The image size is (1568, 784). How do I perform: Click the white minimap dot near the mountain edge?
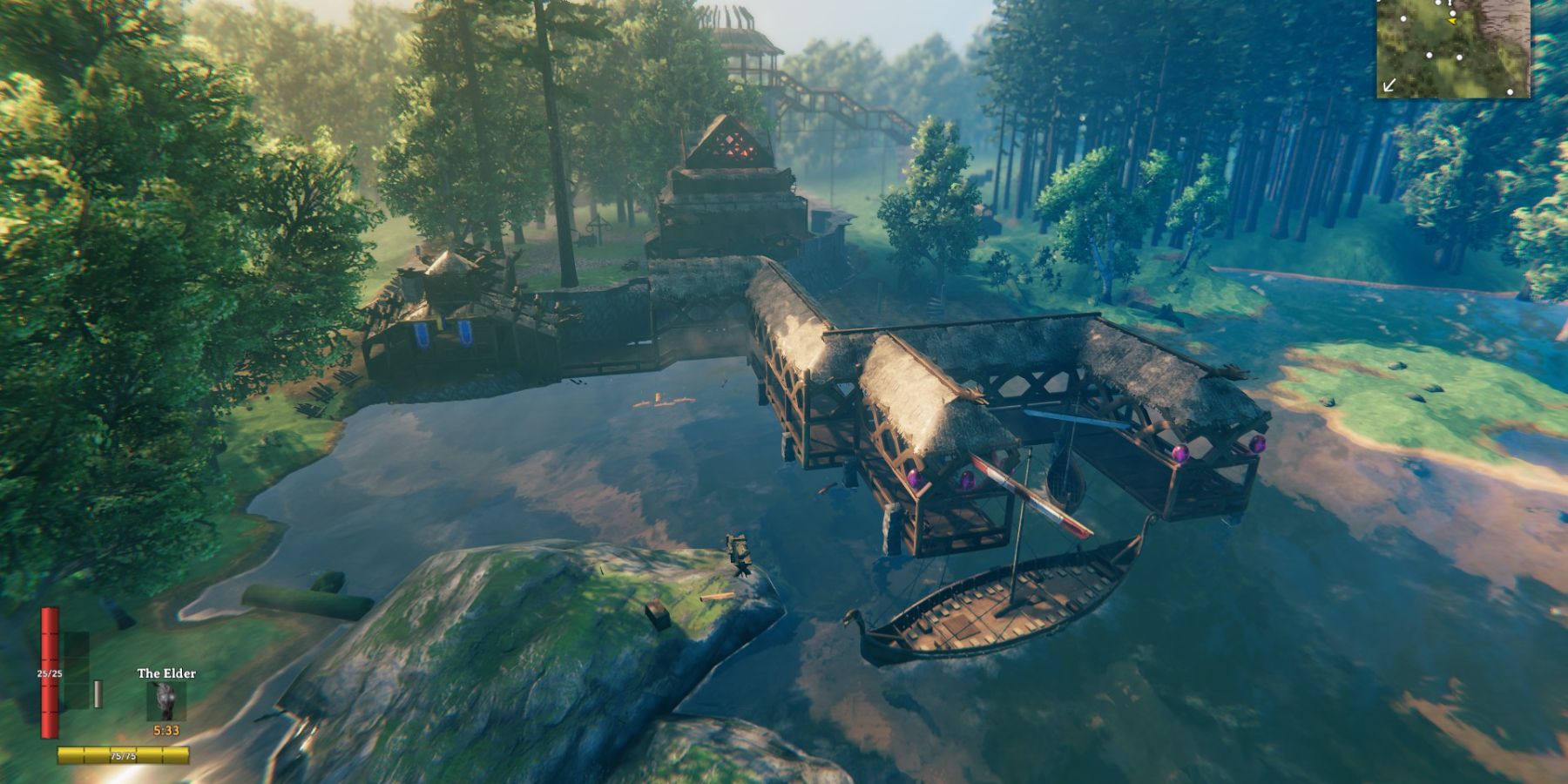[1453, 12]
